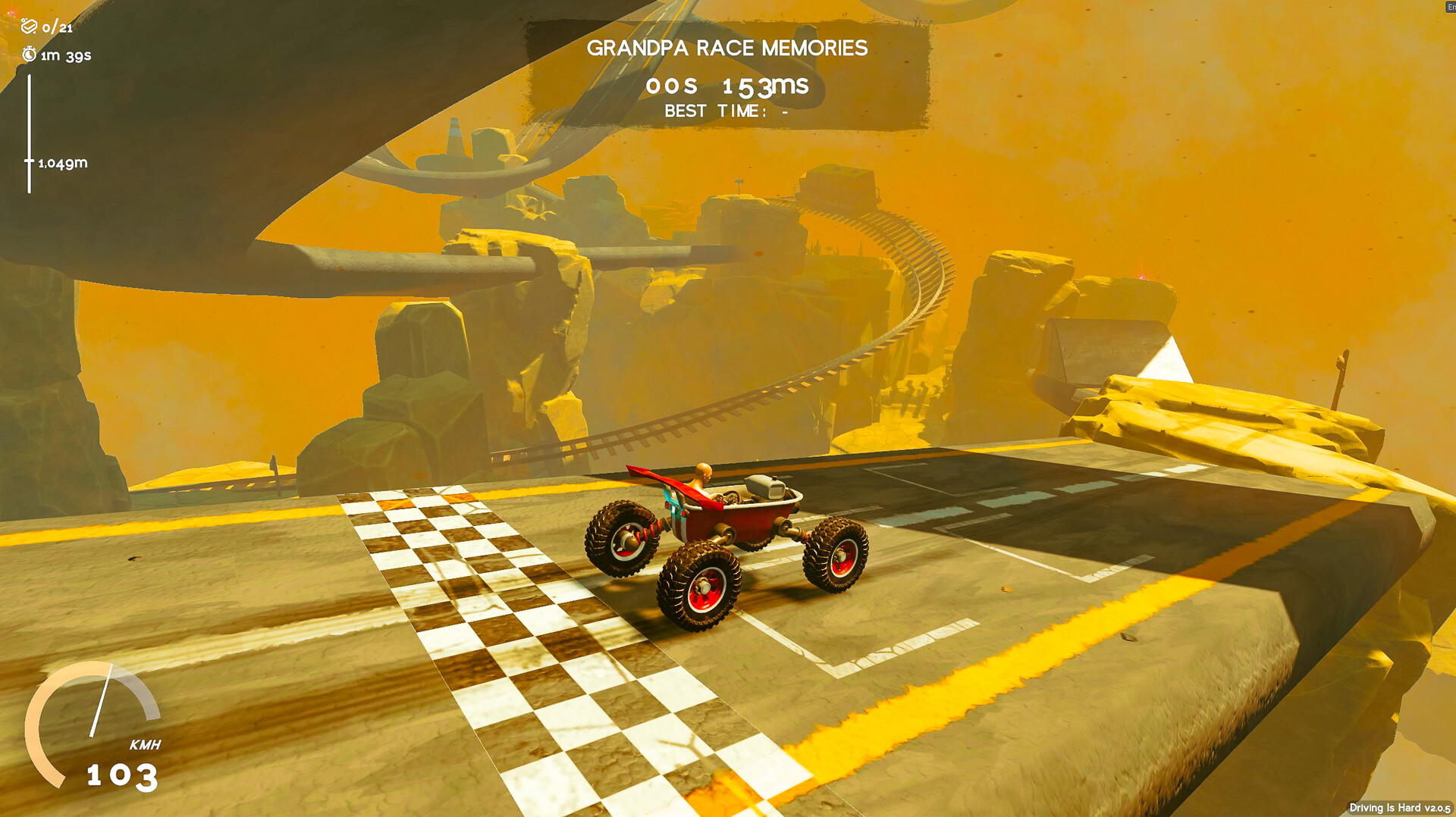Select the stopwatch icon next to 1m 39s
This screenshot has height=817, width=1456.
point(28,55)
